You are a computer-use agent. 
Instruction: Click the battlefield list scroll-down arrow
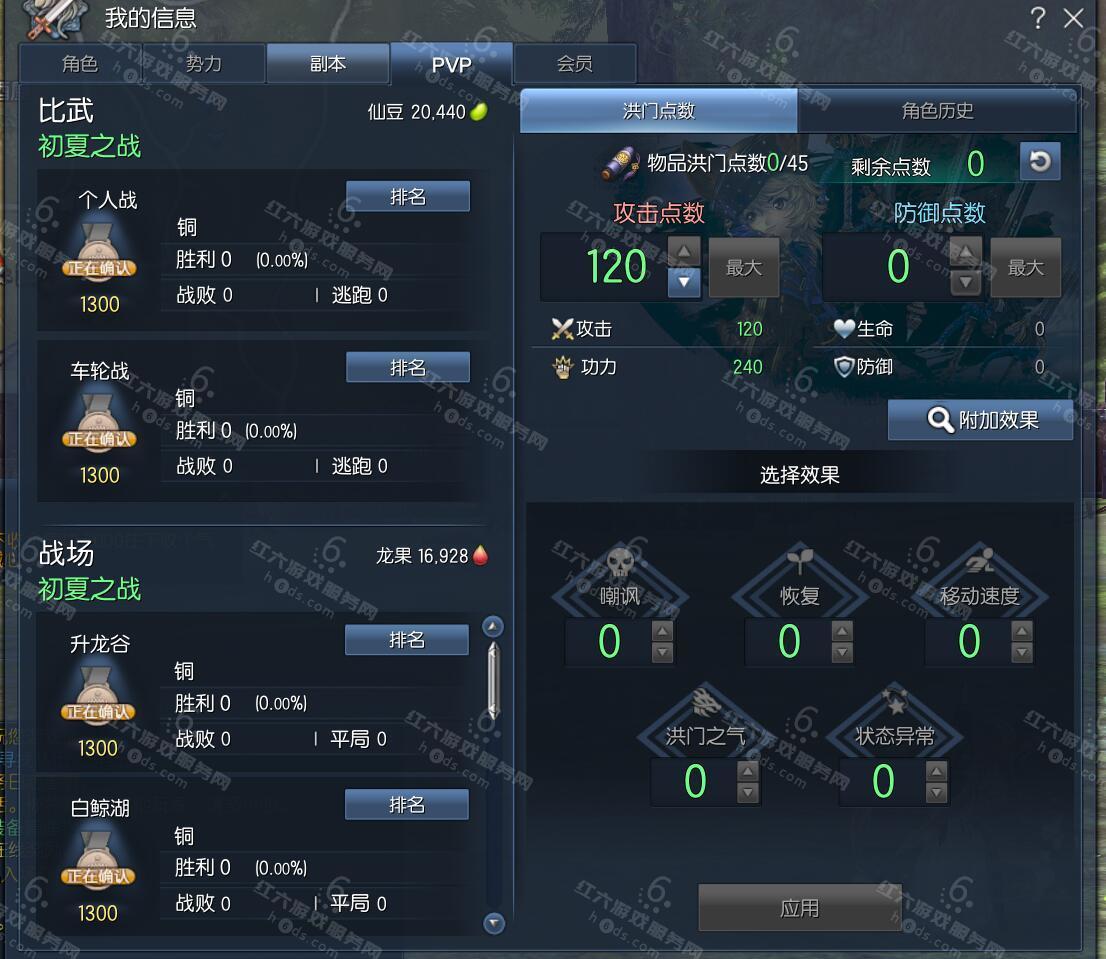(x=494, y=922)
